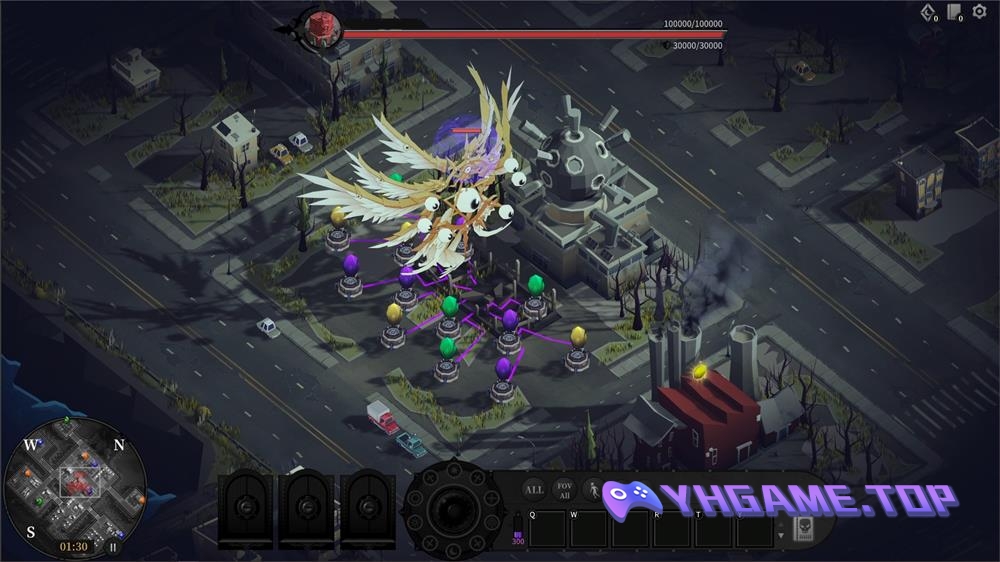Image resolution: width=1000 pixels, height=562 pixels.
Task: Open the settings gear menu
Action: [x=979, y=12]
